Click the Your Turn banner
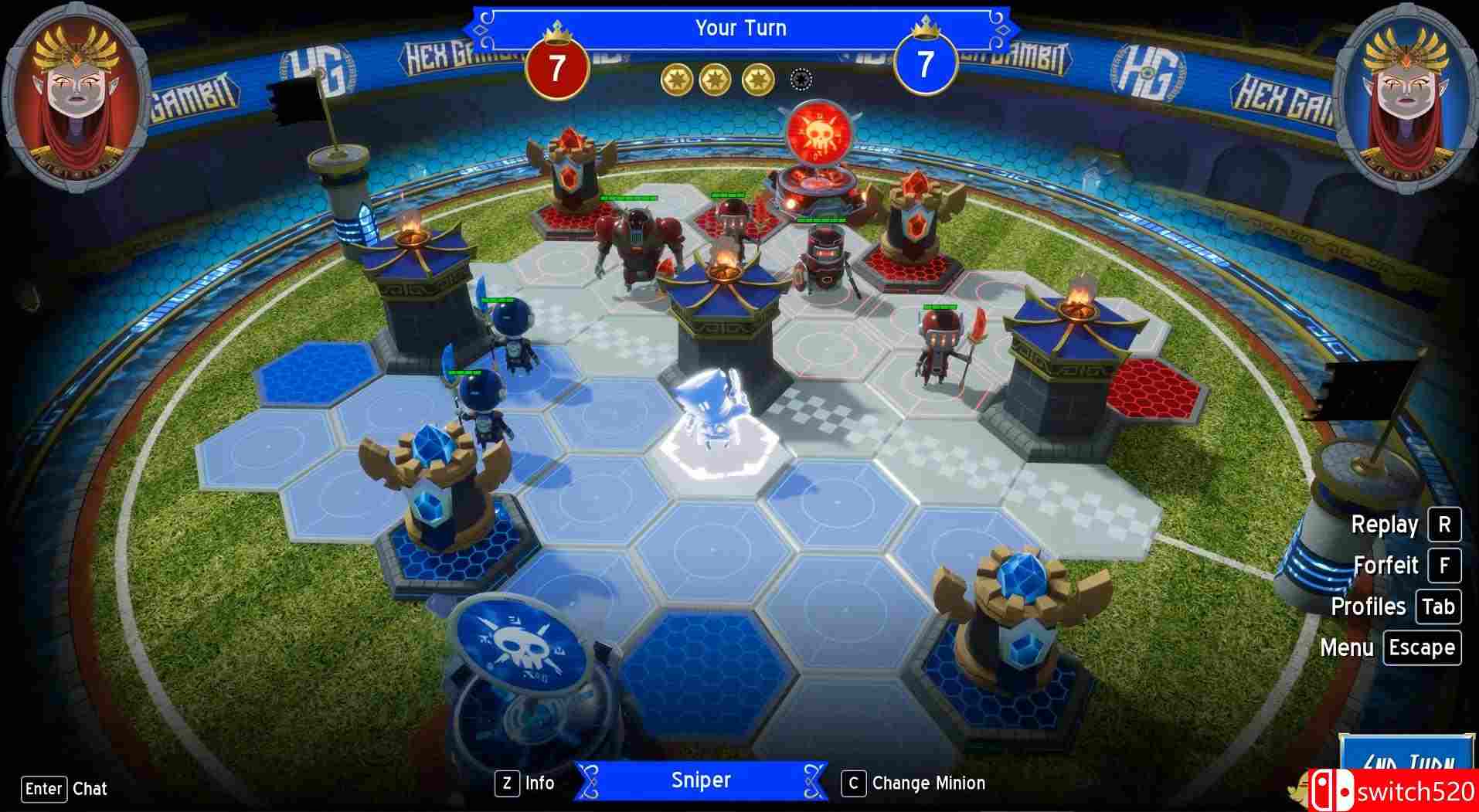The height and width of the screenshot is (812, 1479). 739,28
